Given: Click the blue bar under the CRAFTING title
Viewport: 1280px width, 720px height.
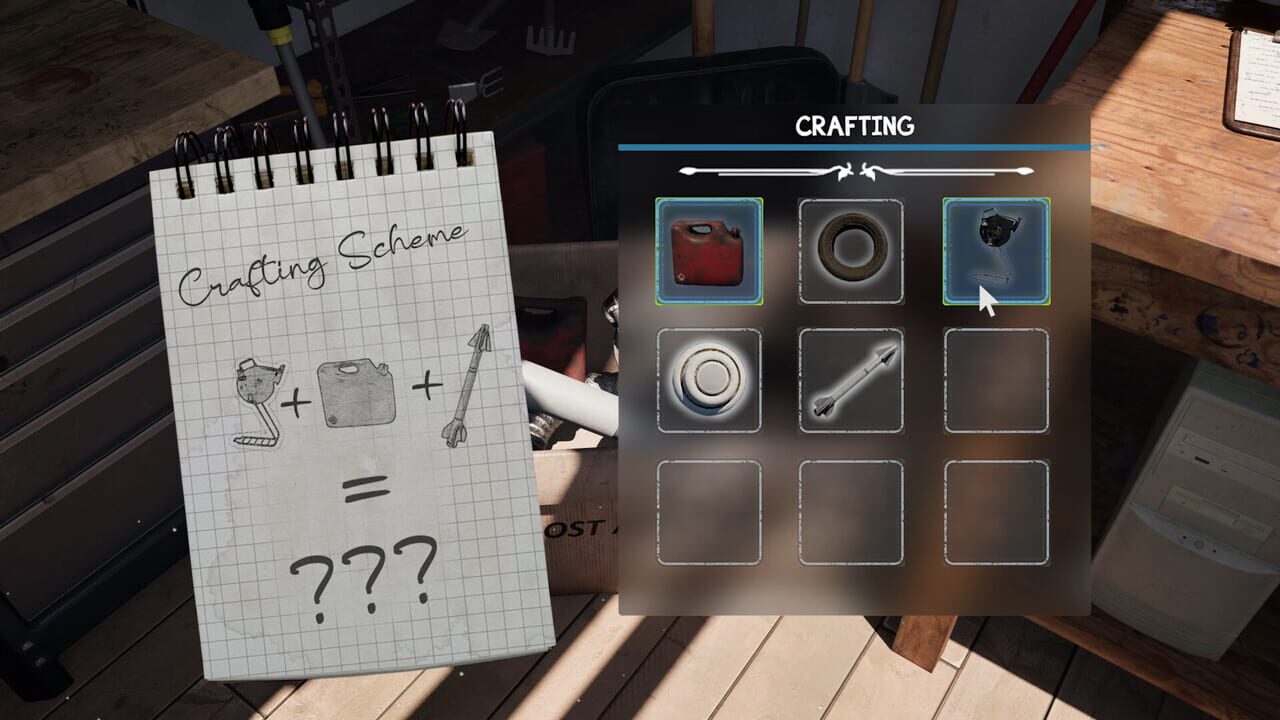Looking at the screenshot, I should (855, 149).
